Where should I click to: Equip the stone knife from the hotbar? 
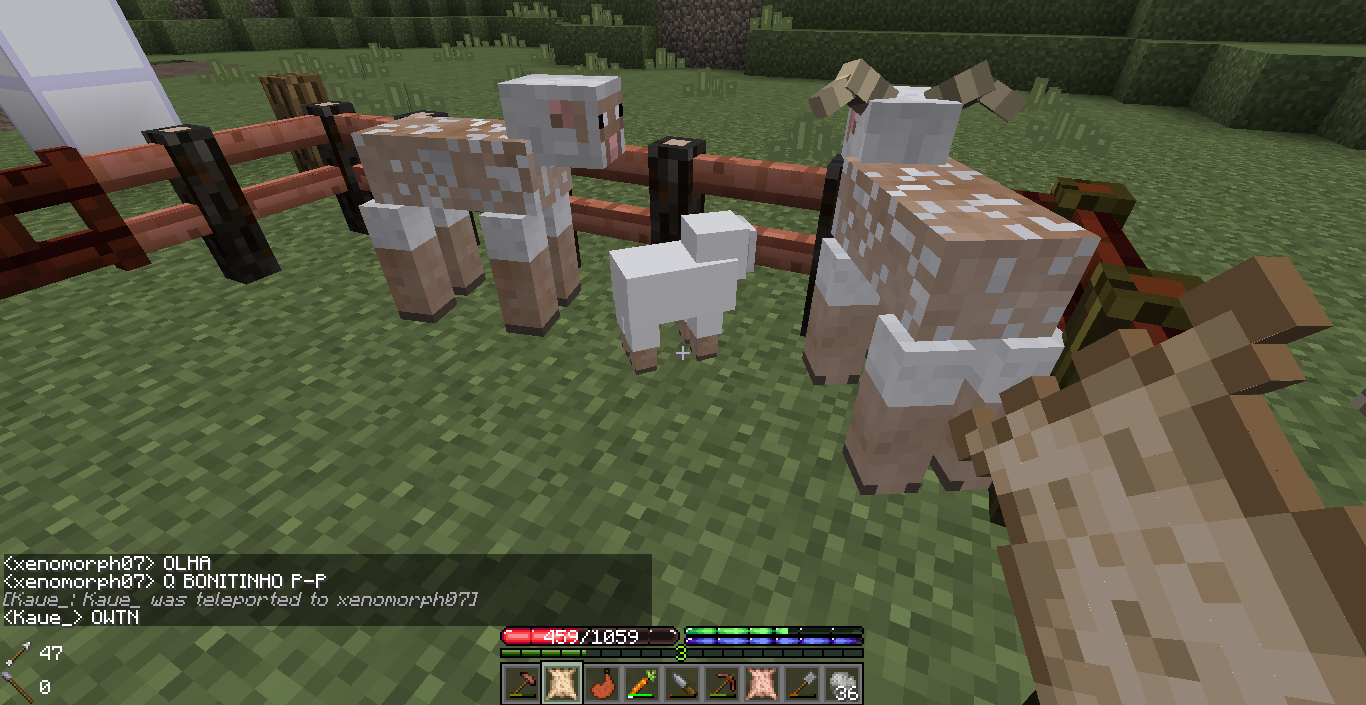pos(681,684)
